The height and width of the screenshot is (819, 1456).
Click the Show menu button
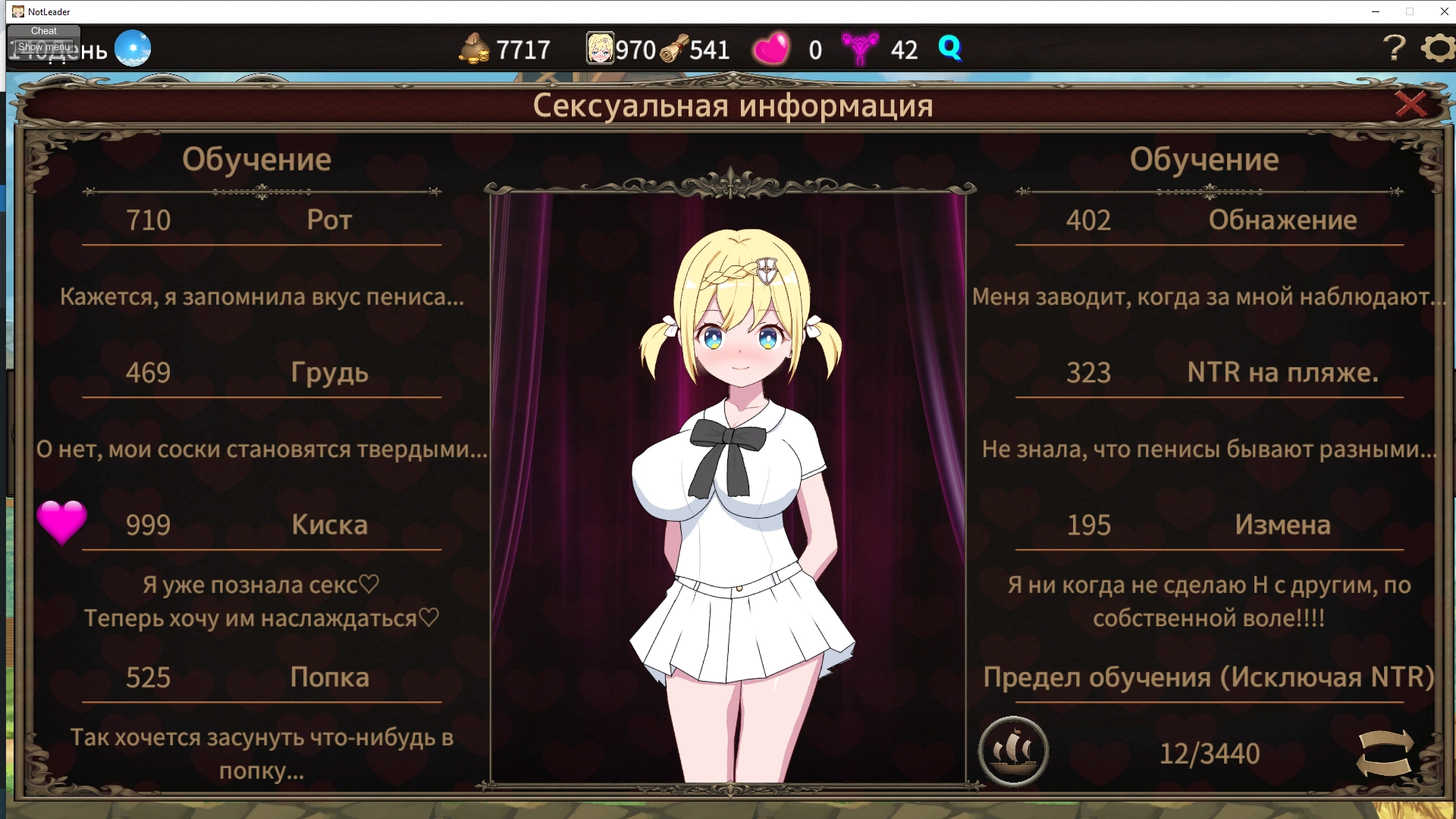(x=43, y=47)
